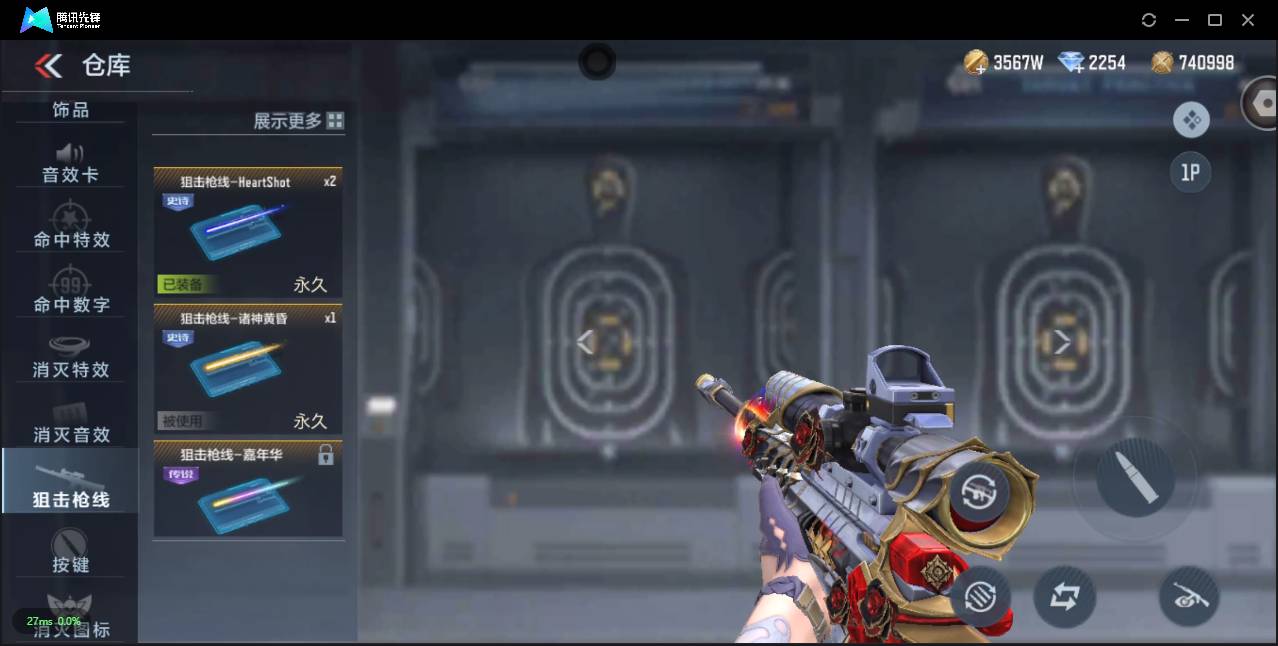Show the previous weapon with left arrow
Viewport: 1278px width, 646px height.
pyautogui.click(x=586, y=343)
